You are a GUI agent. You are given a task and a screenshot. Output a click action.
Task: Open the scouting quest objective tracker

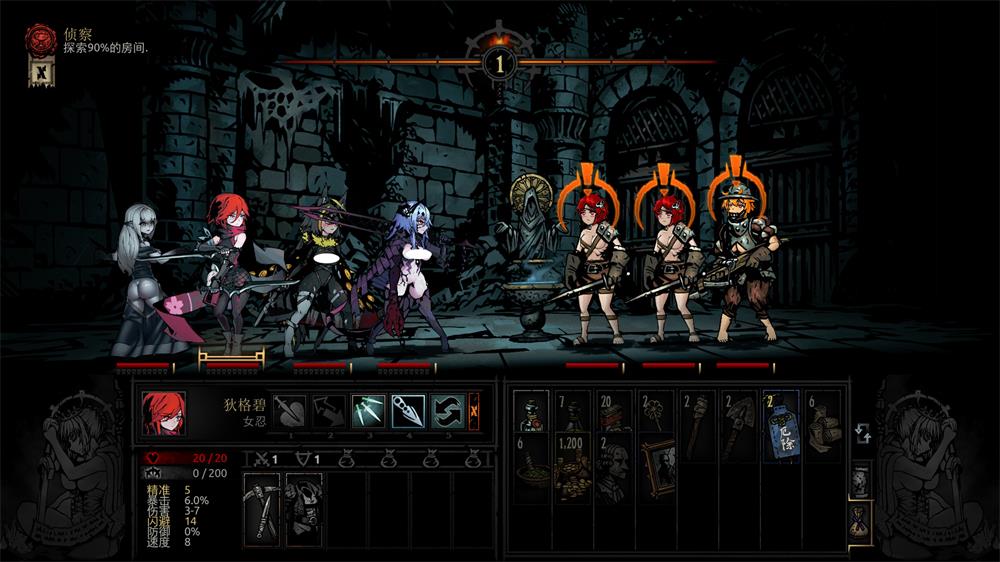(40, 42)
